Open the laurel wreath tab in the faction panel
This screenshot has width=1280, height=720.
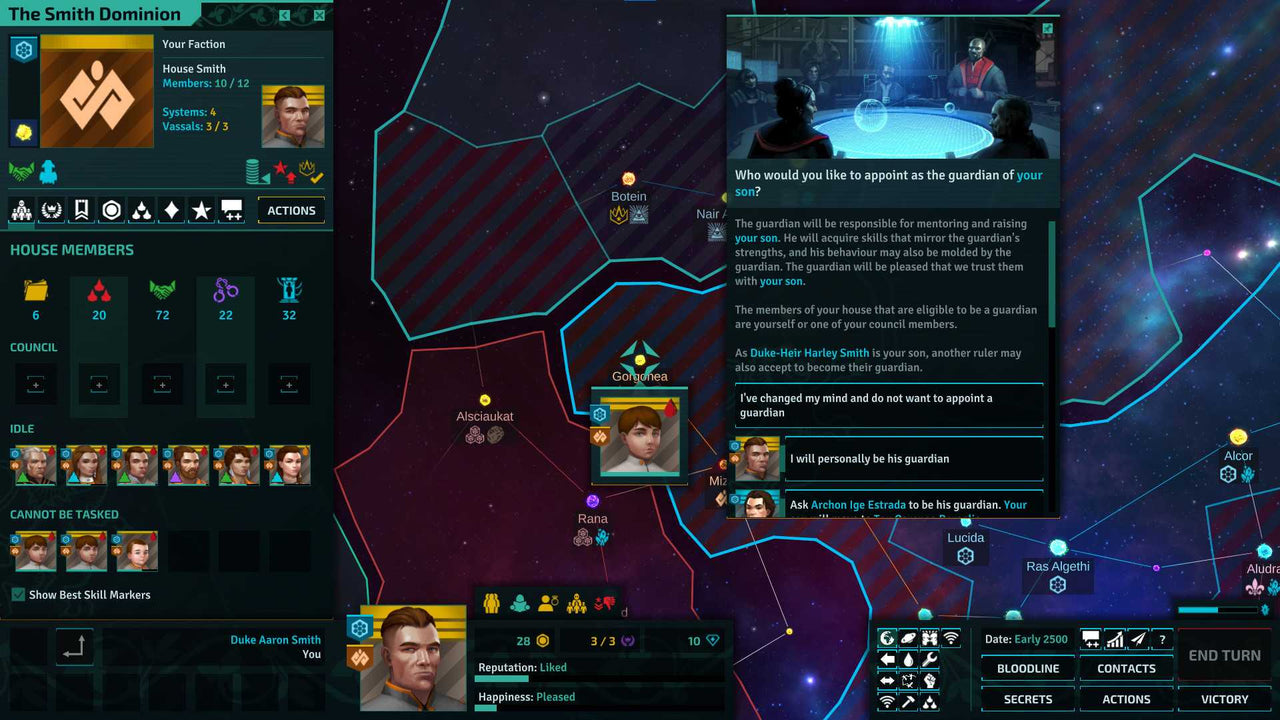click(51, 210)
